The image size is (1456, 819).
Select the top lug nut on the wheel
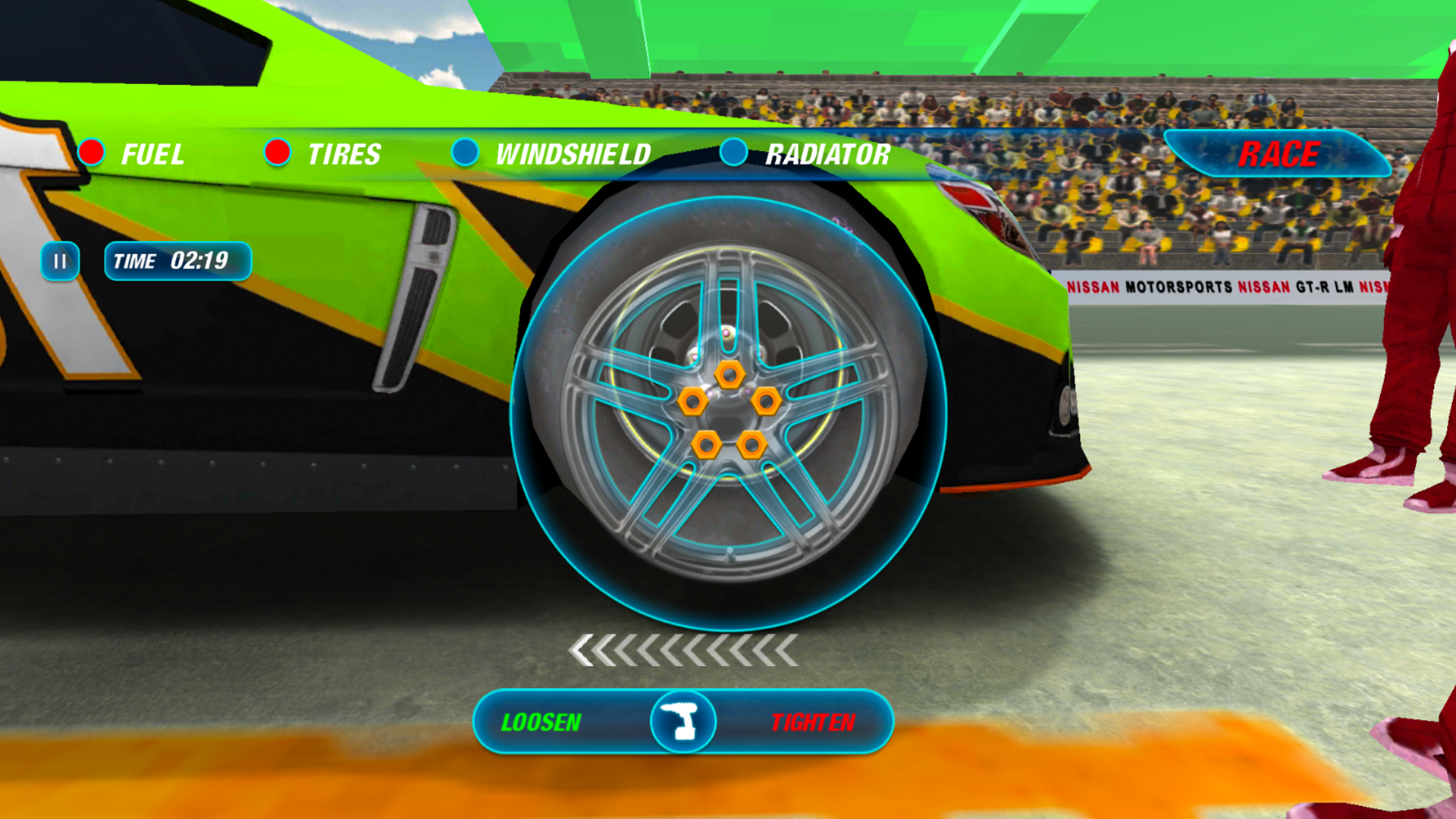tap(730, 373)
